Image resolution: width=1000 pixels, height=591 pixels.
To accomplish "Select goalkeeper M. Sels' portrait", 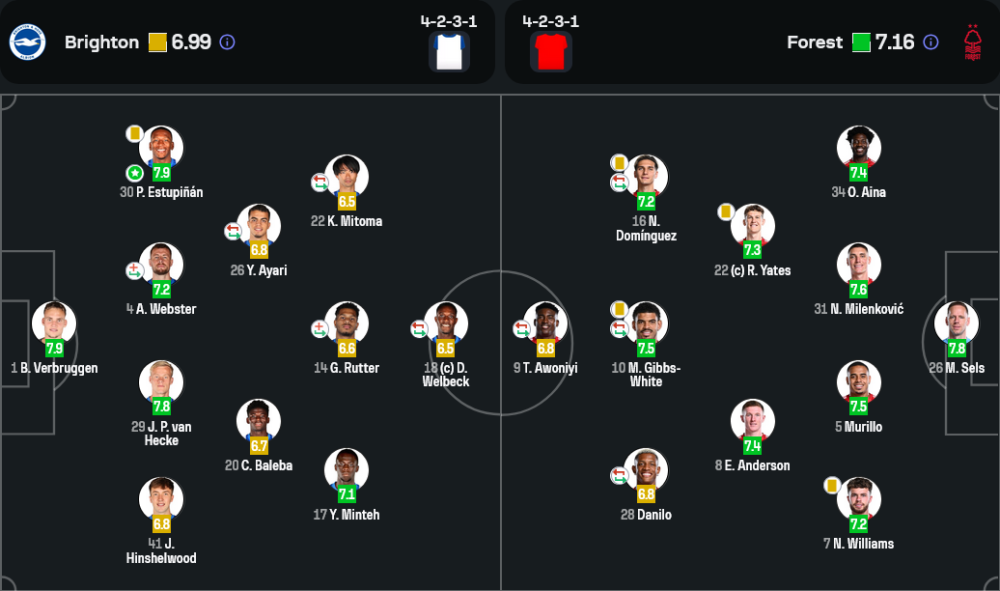I will point(956,324).
